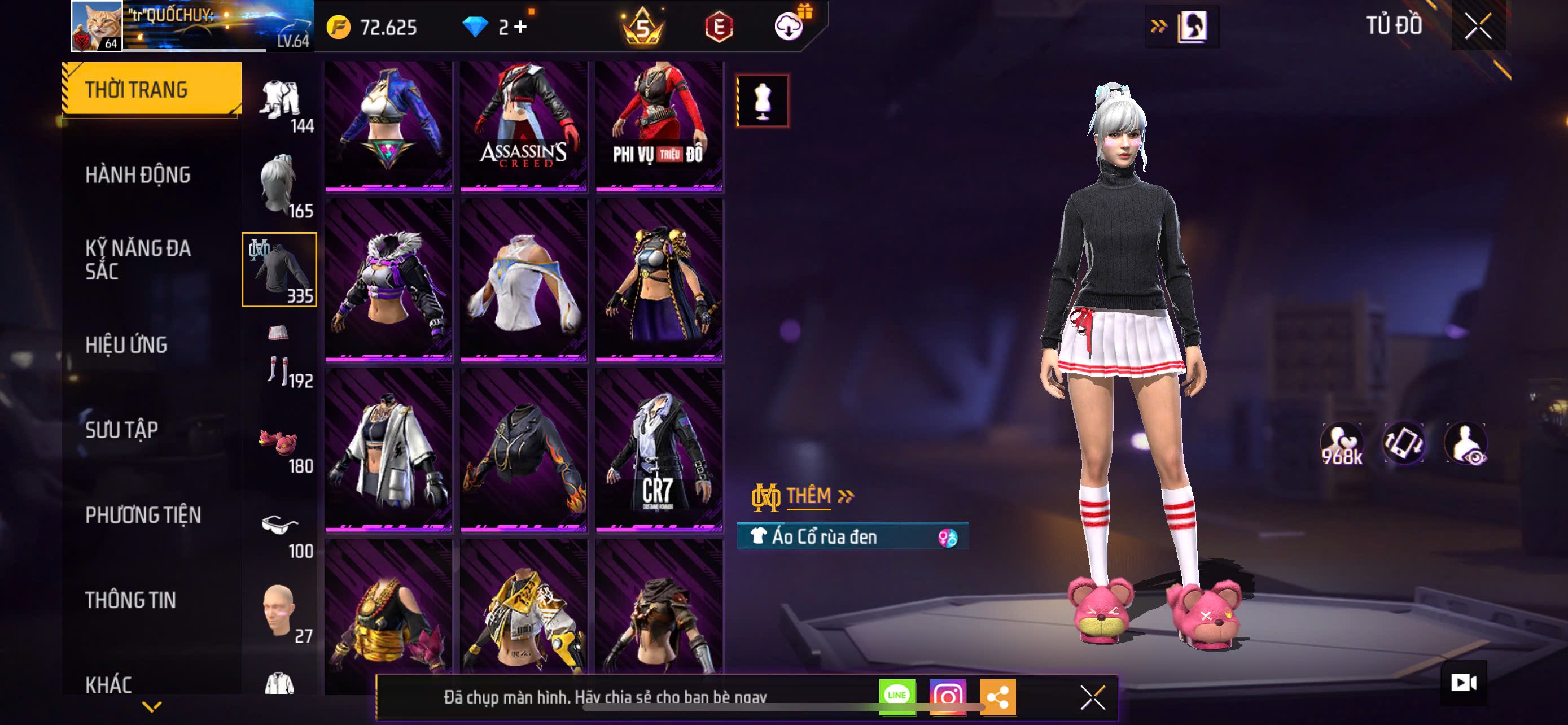Share the screenshot to Instagram

[947, 696]
